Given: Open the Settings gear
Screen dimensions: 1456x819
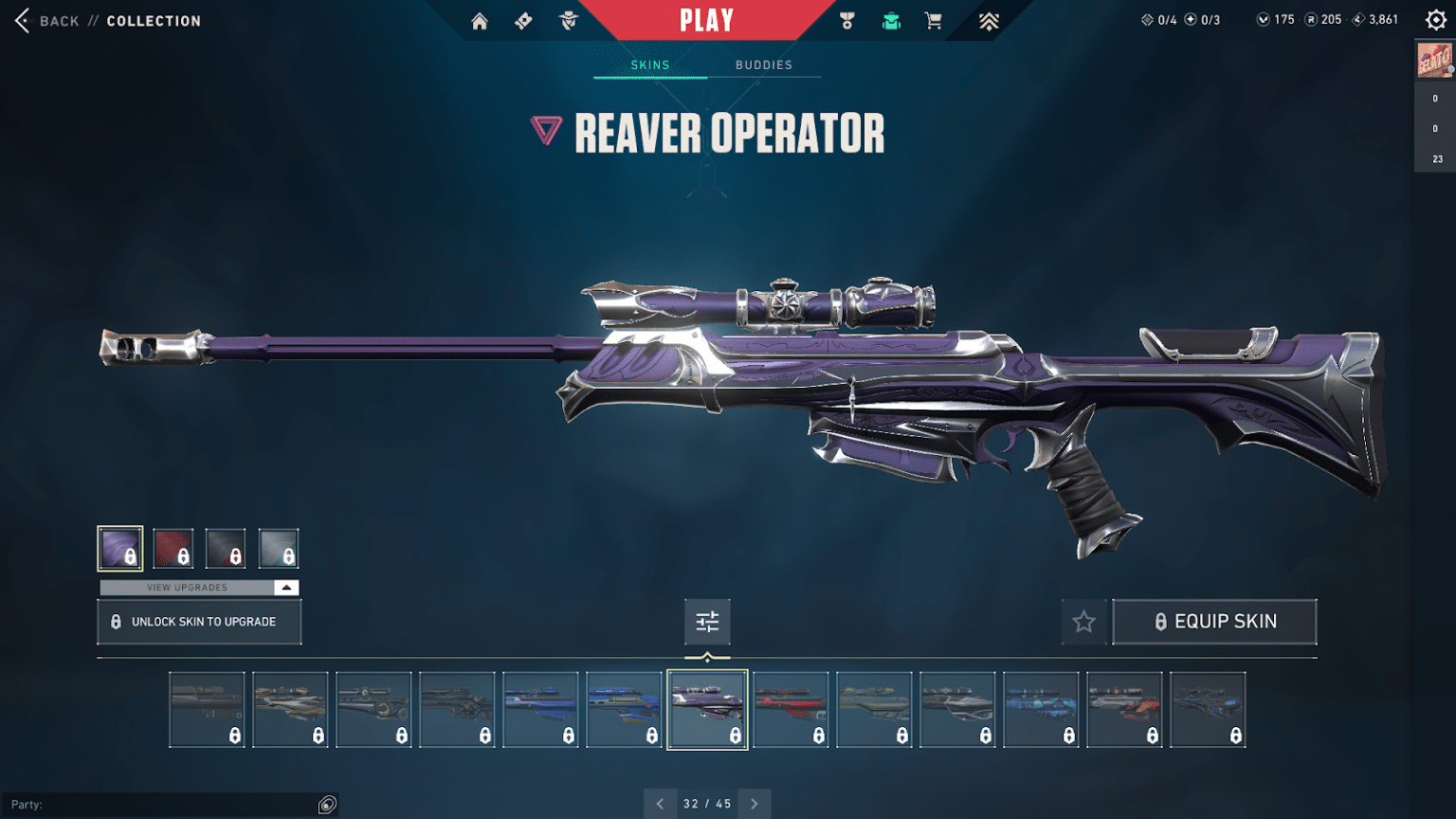Looking at the screenshot, I should tap(1437, 19).
